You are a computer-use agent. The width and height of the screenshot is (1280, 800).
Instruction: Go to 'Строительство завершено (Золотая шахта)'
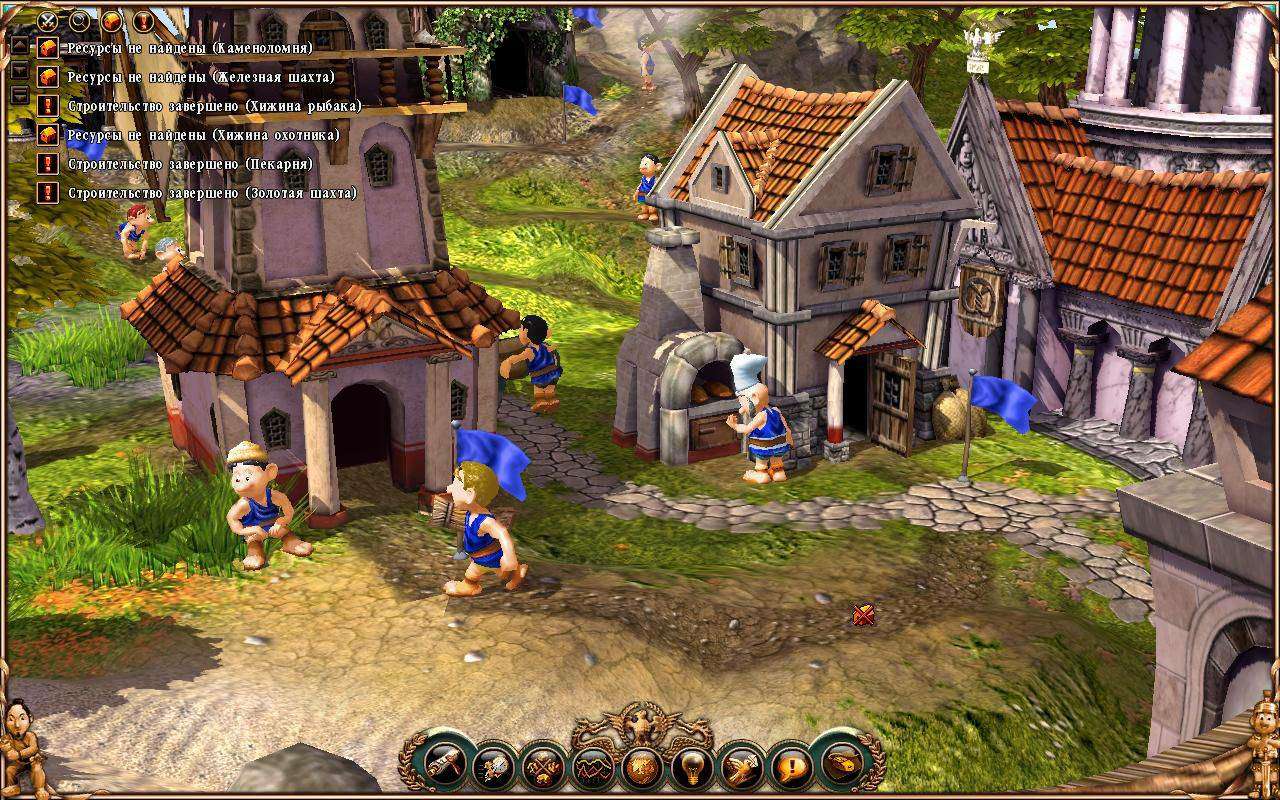pyautogui.click(x=212, y=193)
